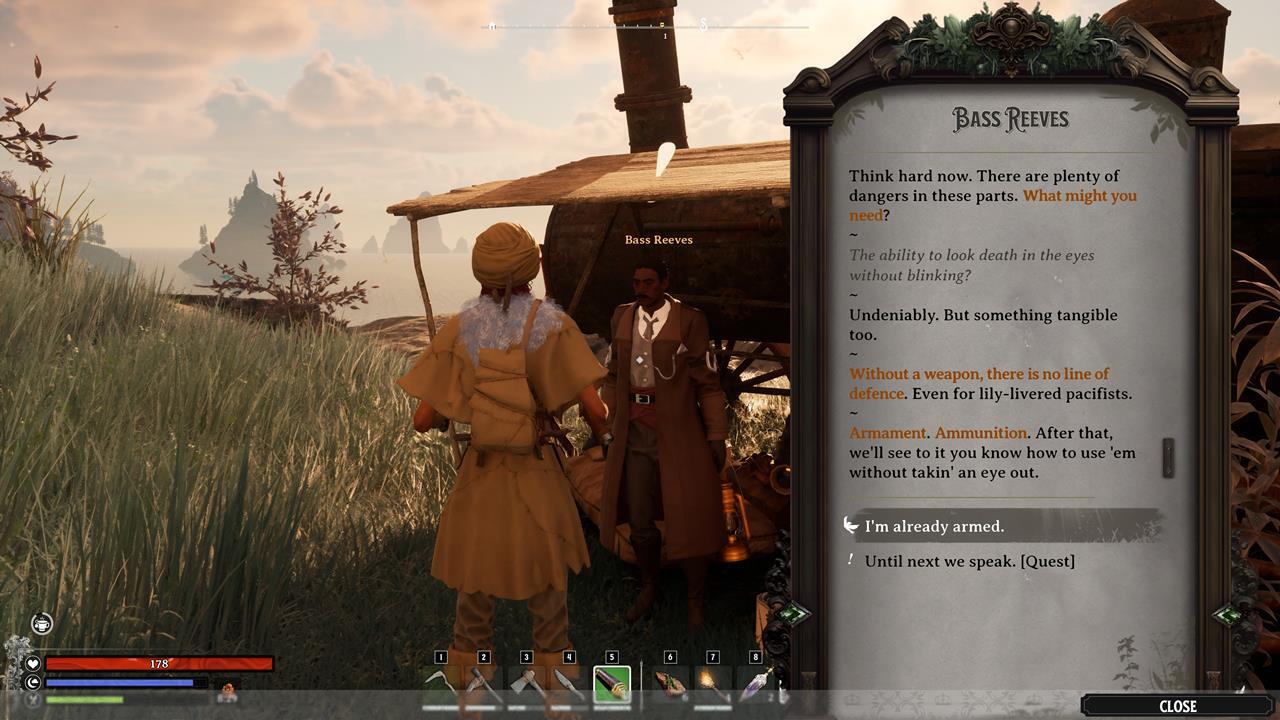Select the highlighted green hotbar slot 5
Viewport: 1280px width, 720px height.
(x=612, y=685)
